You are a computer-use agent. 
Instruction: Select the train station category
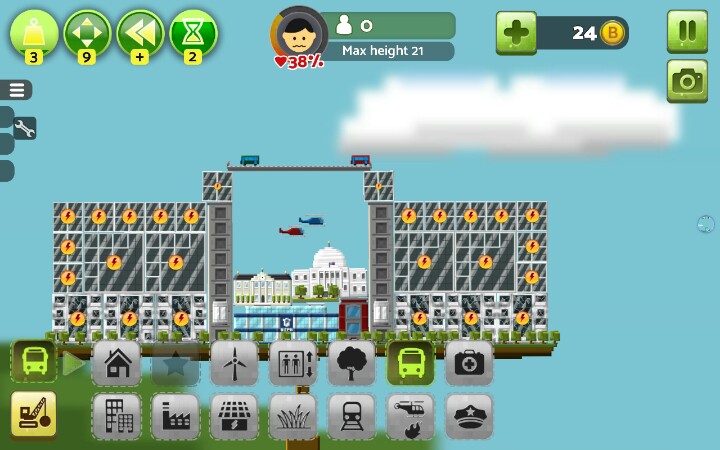tap(352, 416)
